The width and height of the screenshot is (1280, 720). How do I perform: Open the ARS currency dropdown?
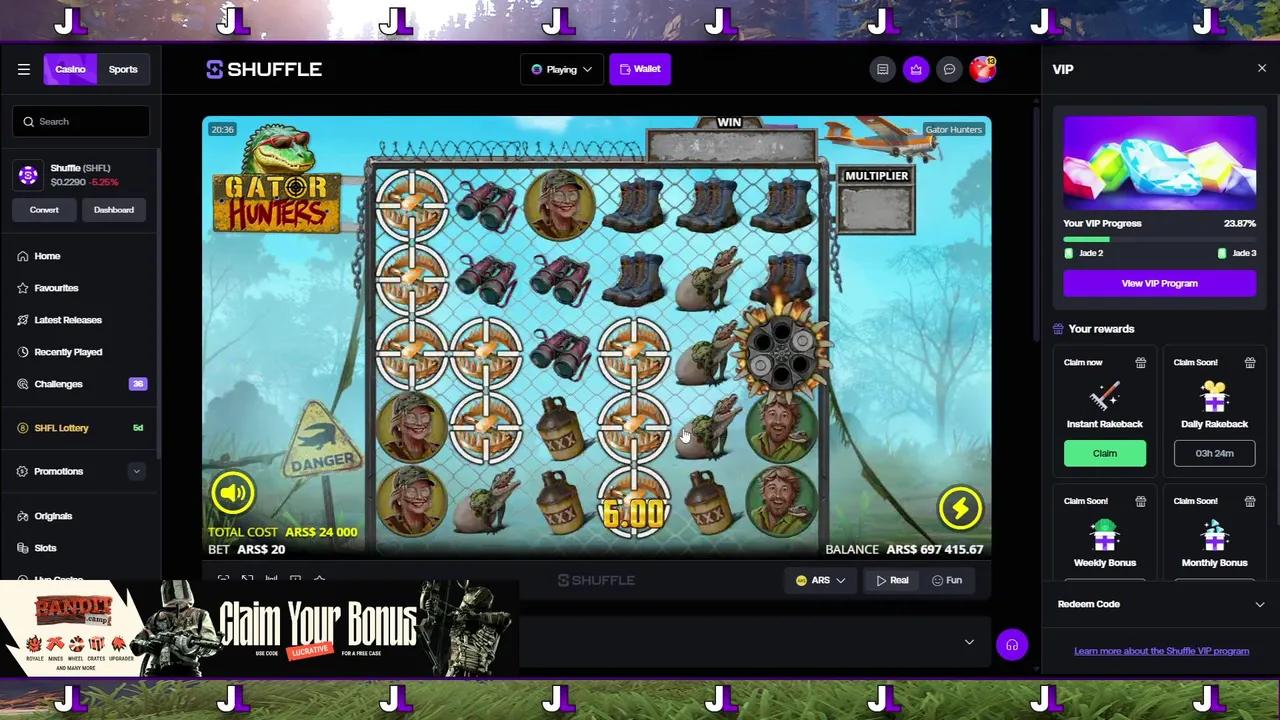[x=820, y=580]
